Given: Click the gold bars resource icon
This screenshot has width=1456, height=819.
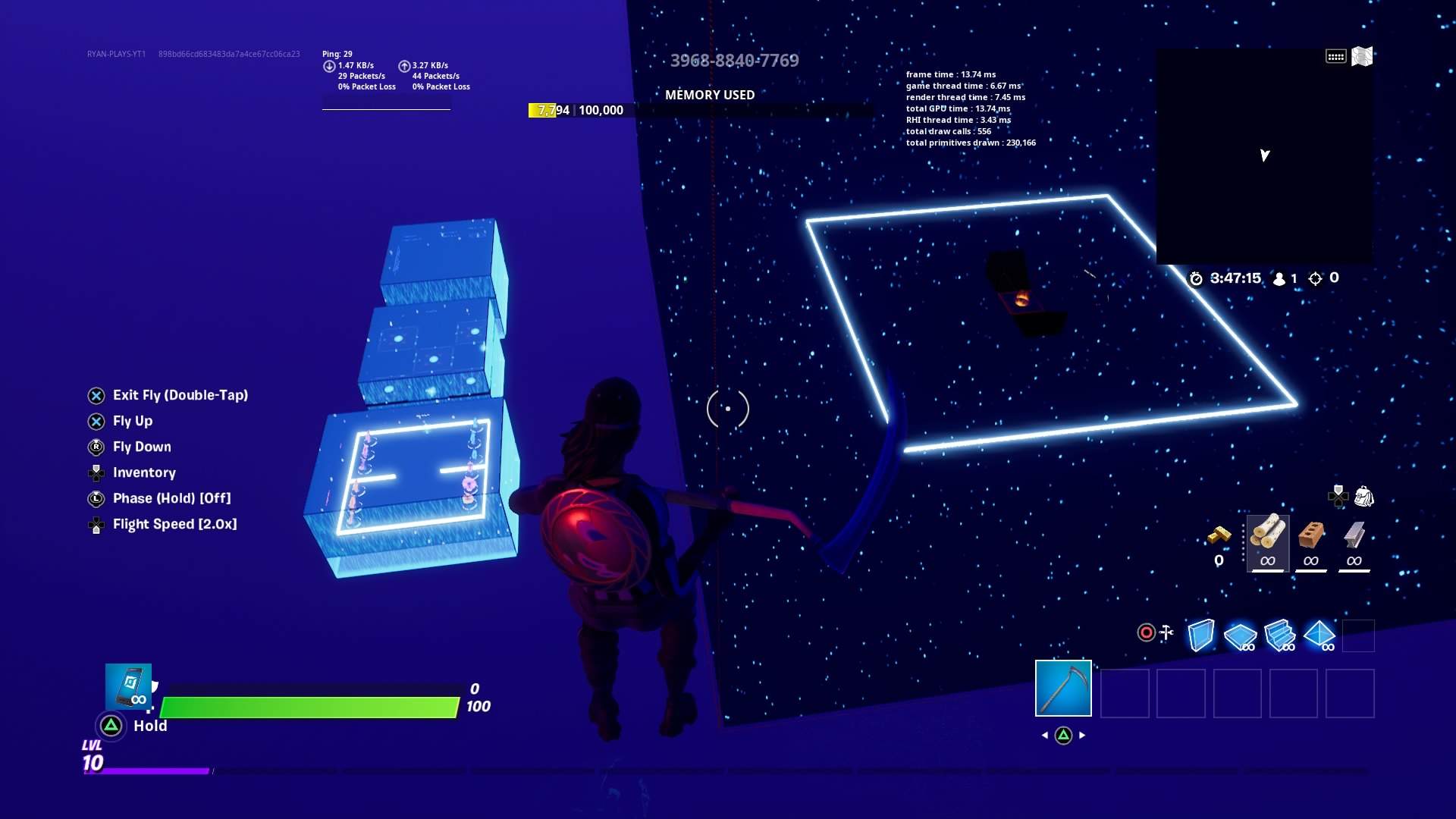Looking at the screenshot, I should pos(1219,535).
